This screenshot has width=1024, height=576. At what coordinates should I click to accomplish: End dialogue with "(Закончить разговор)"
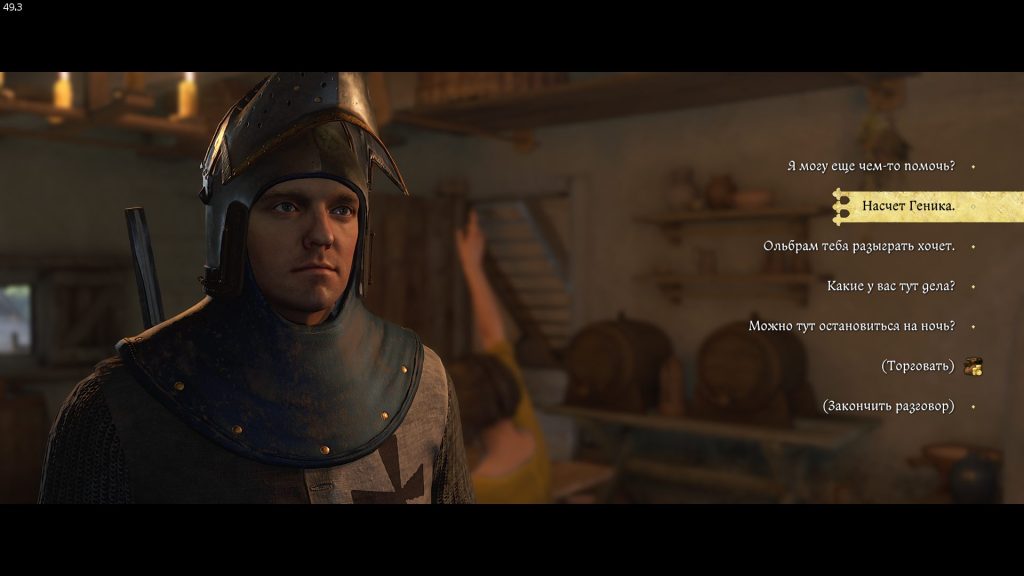tap(887, 406)
